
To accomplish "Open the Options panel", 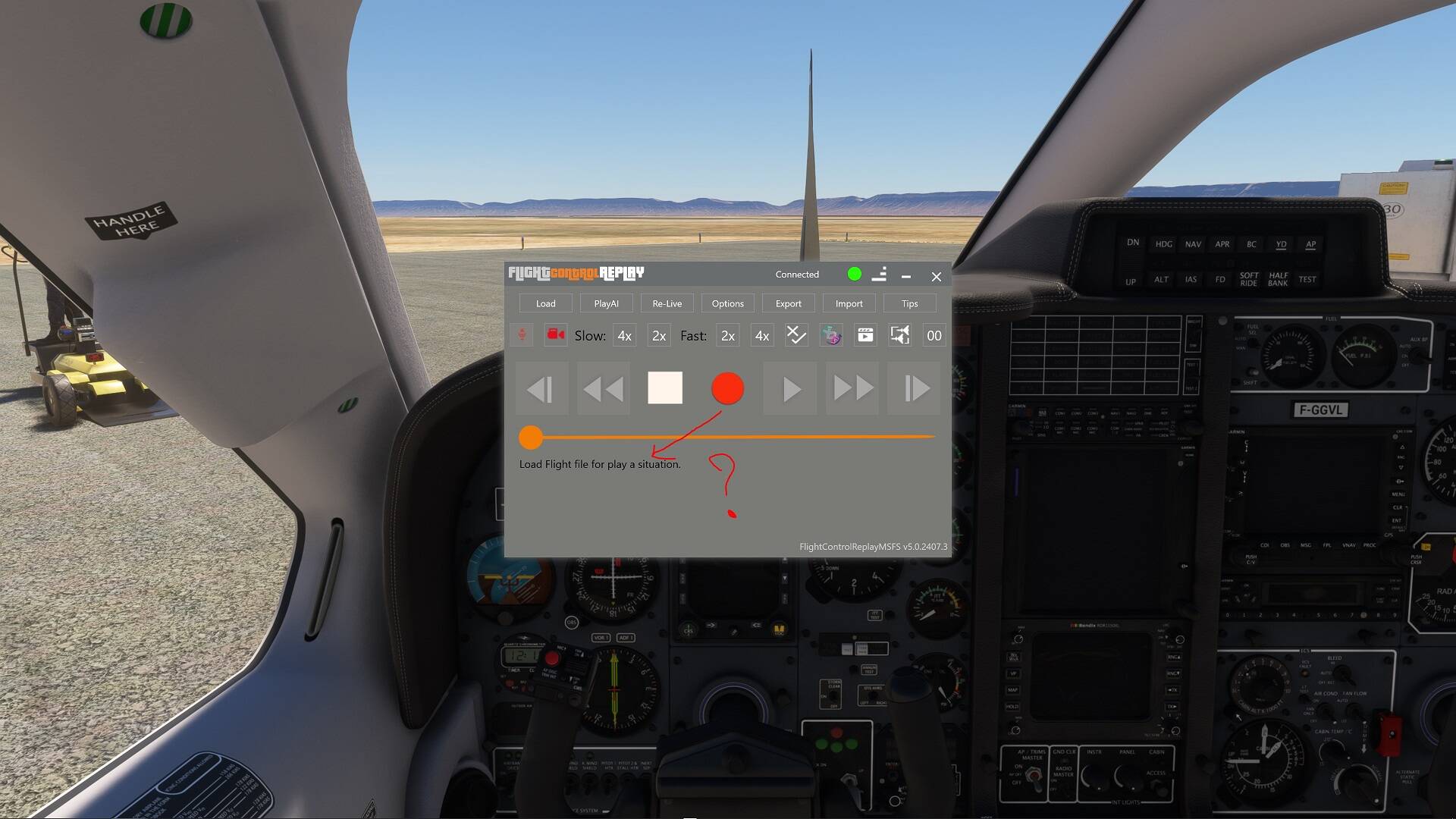I will click(x=727, y=303).
